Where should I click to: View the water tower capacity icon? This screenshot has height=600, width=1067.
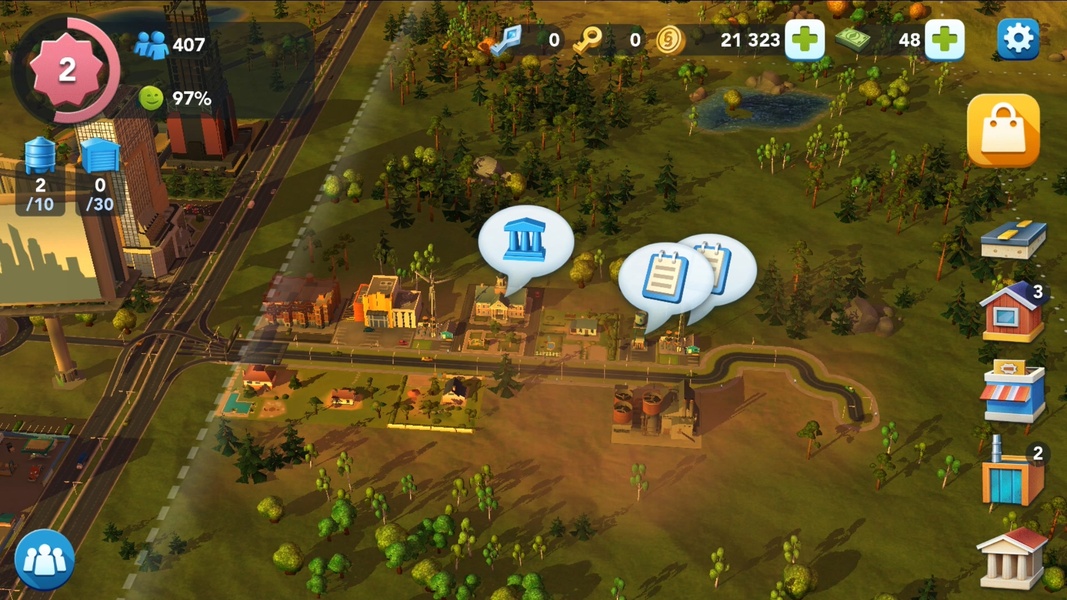coord(40,176)
